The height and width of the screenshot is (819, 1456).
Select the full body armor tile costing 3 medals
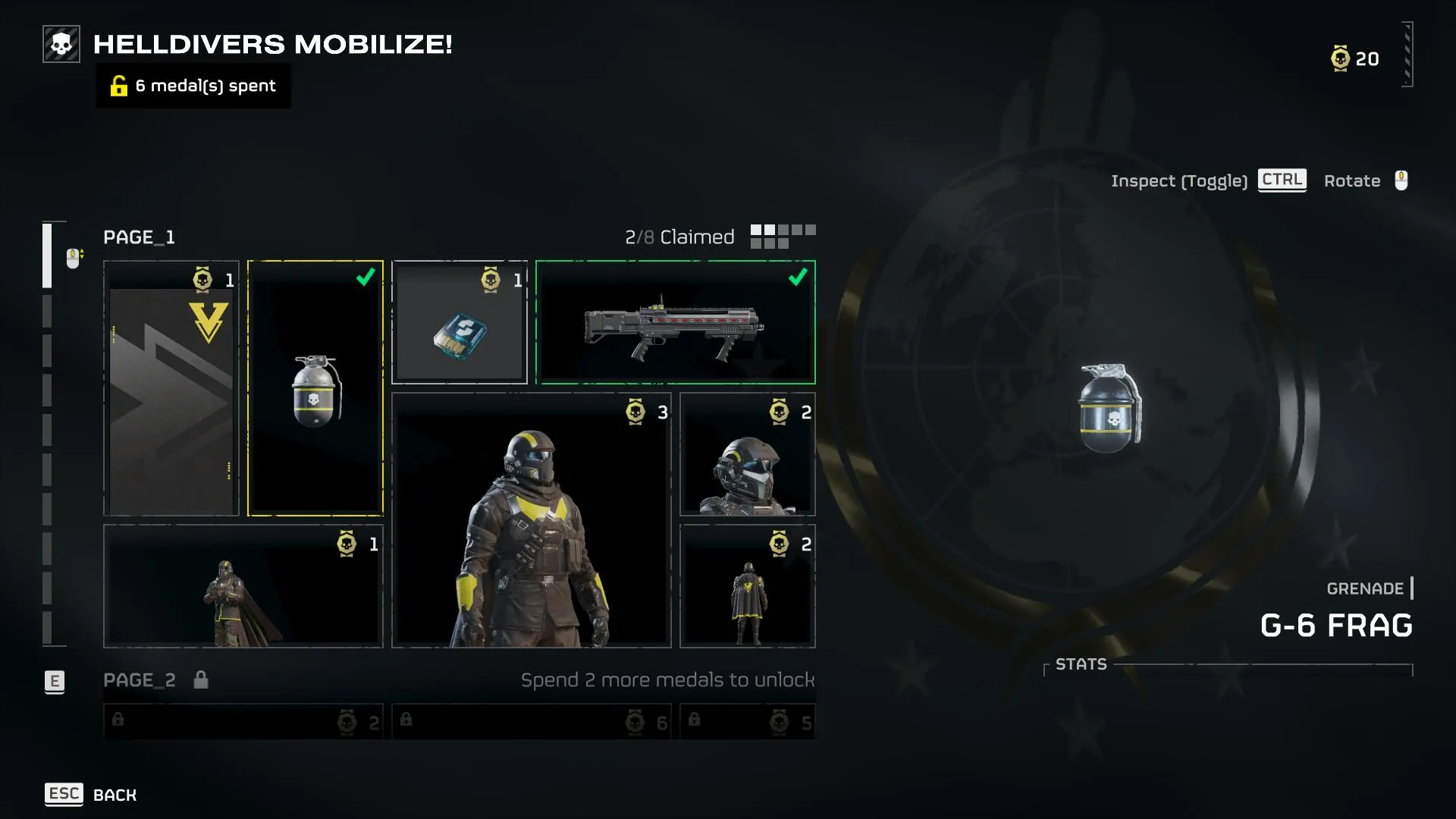click(531, 520)
